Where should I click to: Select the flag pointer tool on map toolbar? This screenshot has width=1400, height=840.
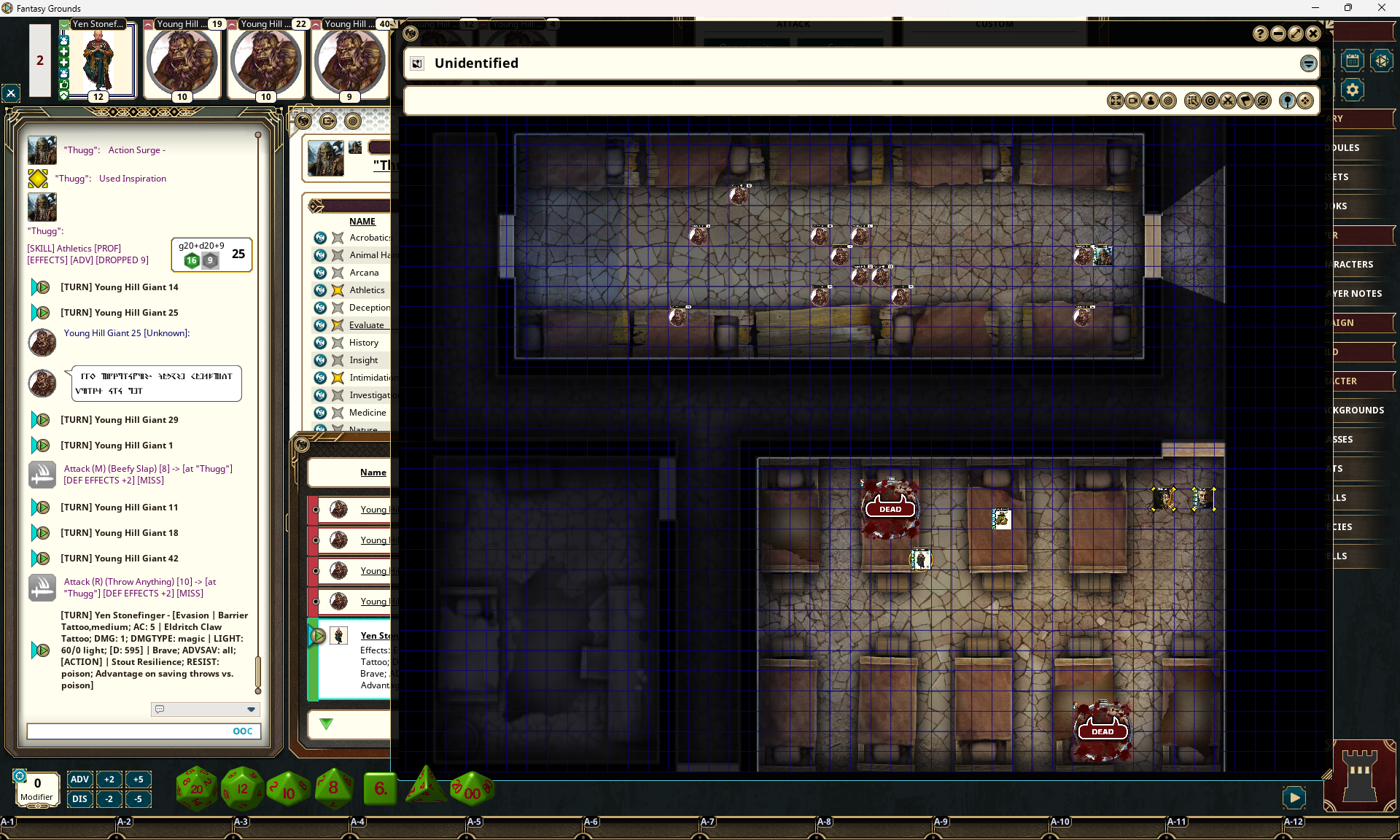point(1245,101)
